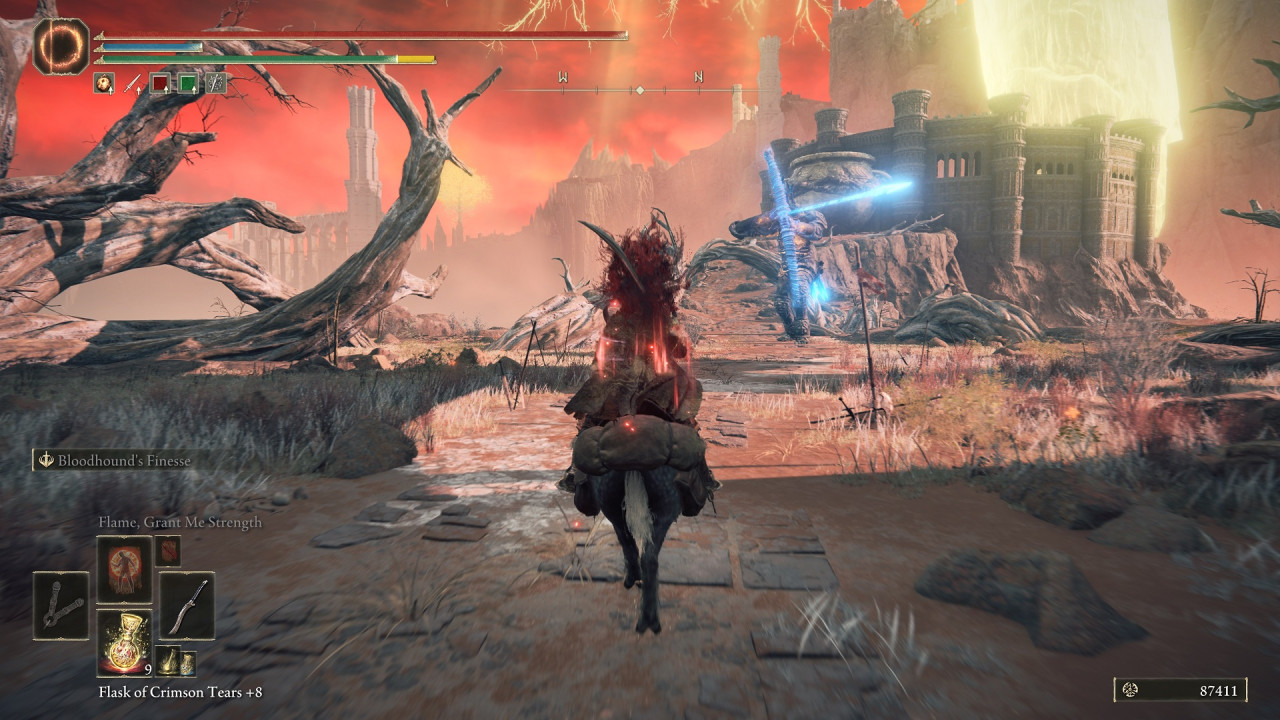Screen dimensions: 1280x720
Task: Select the curved sword right-hand weapon slot
Action: 187,605
